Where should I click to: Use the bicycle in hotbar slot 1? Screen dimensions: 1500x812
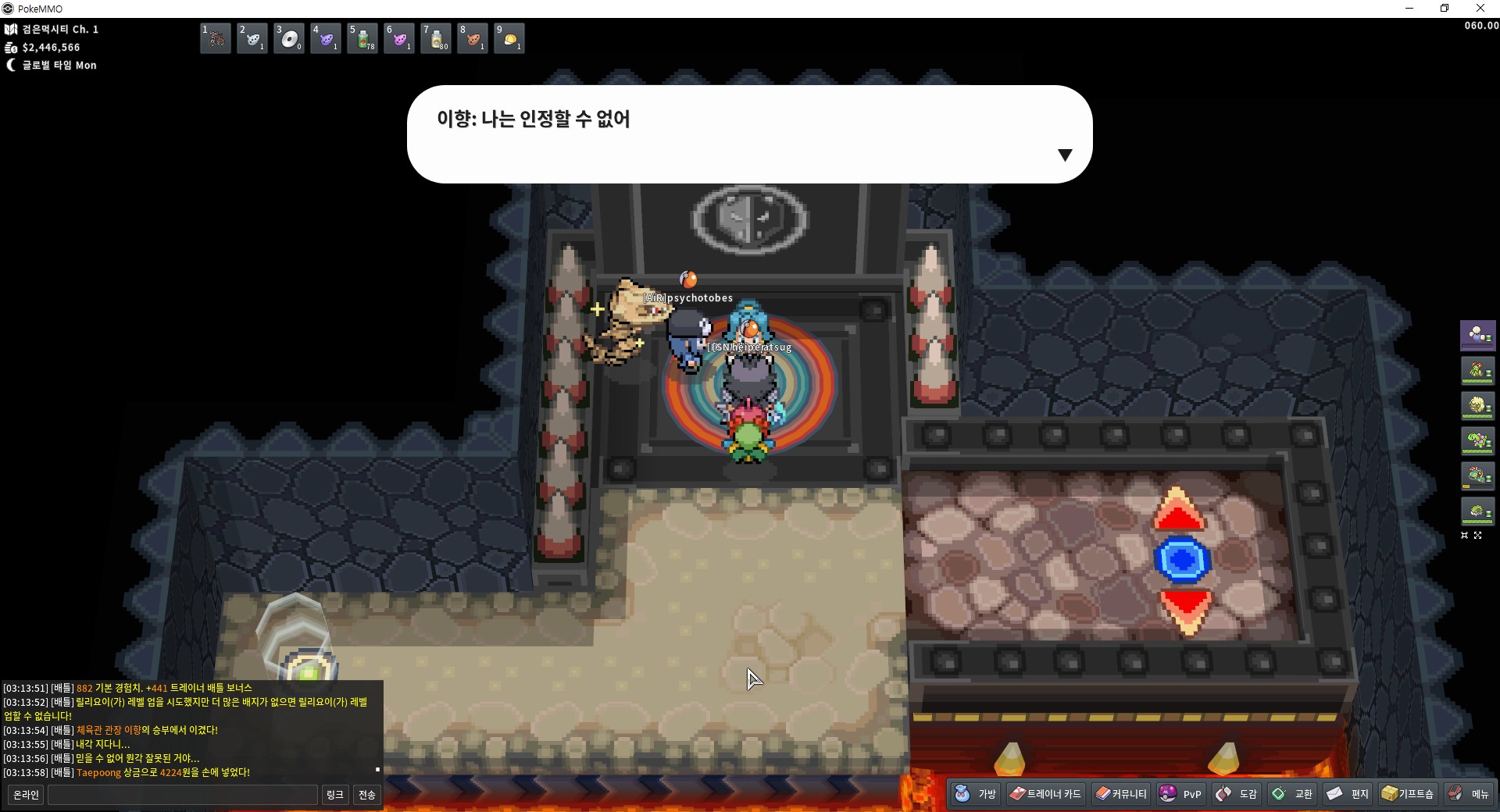[x=216, y=39]
